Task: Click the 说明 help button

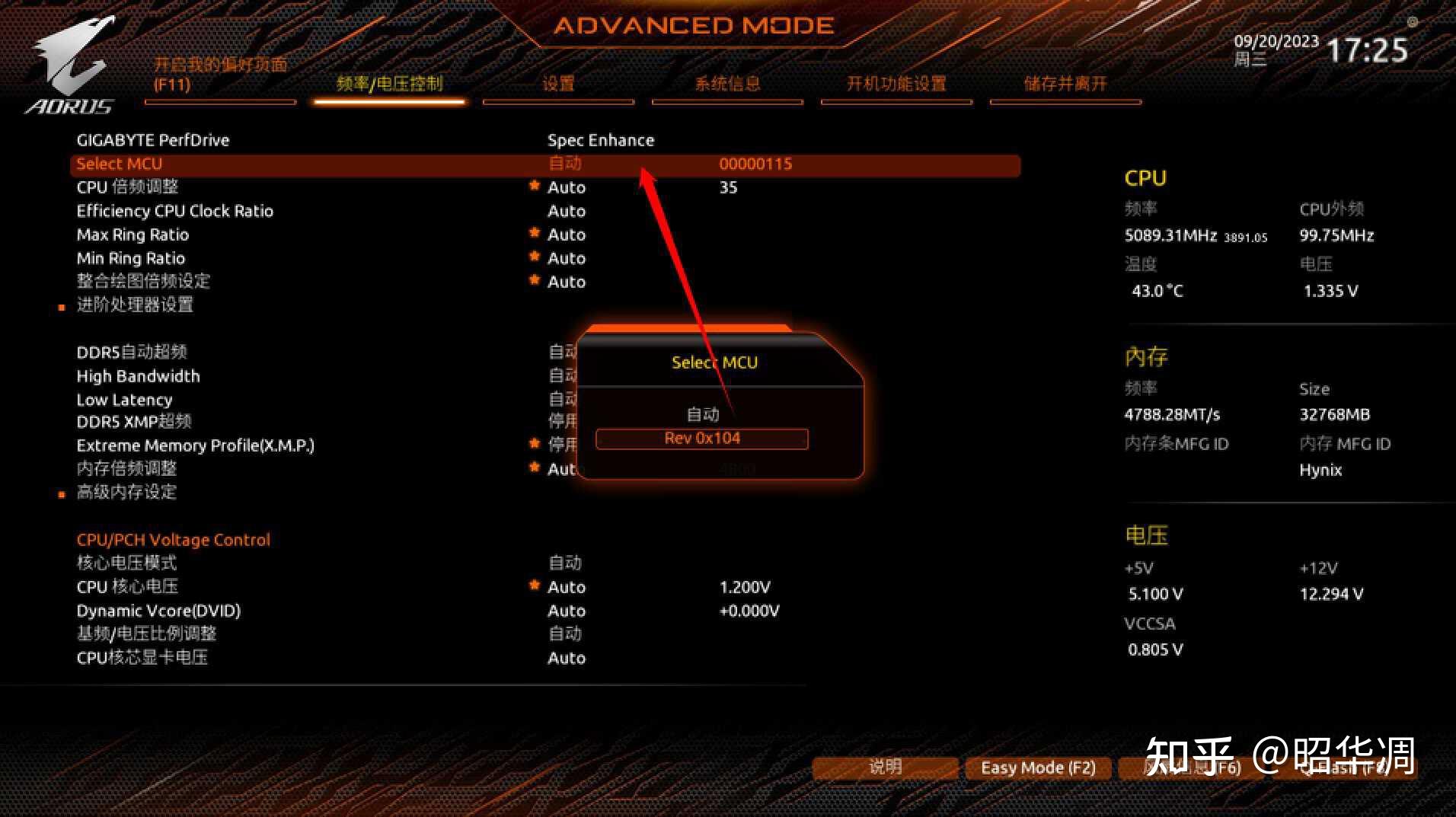Action: 885,768
